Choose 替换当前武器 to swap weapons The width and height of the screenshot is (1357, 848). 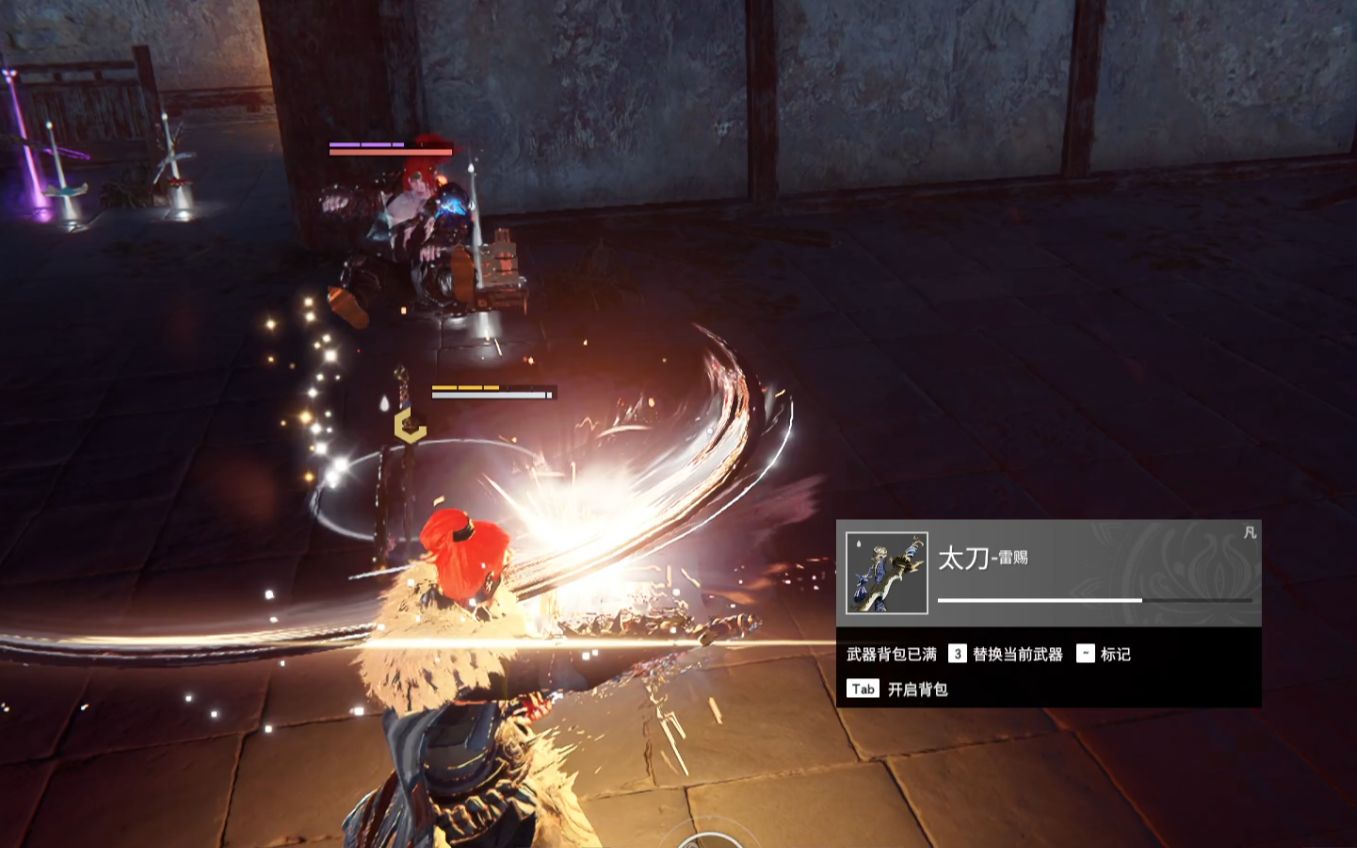pos(1016,654)
